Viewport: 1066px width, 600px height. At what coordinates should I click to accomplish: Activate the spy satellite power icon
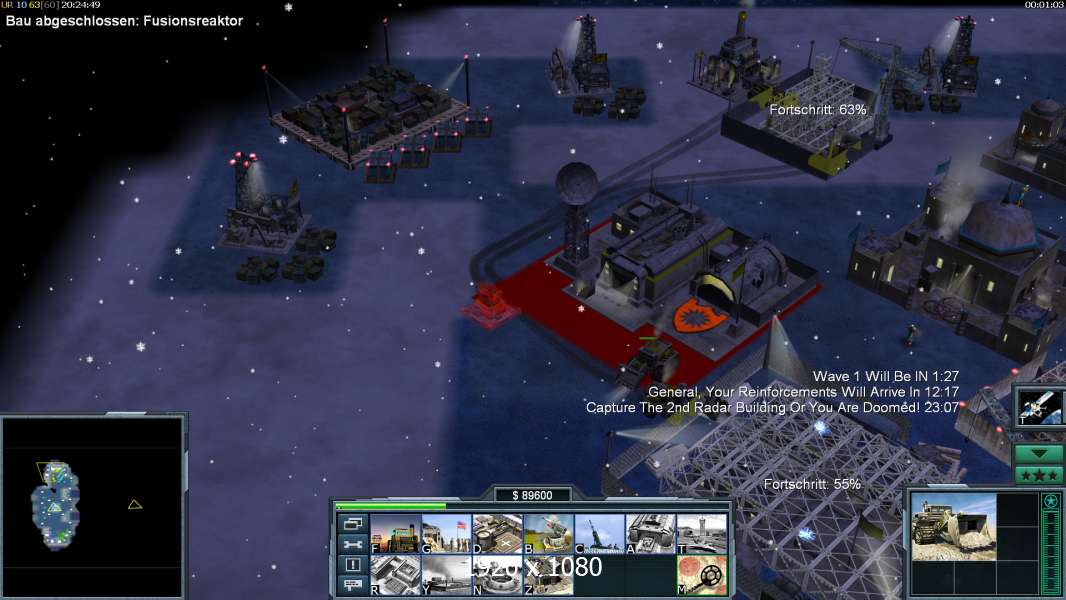coord(1038,406)
